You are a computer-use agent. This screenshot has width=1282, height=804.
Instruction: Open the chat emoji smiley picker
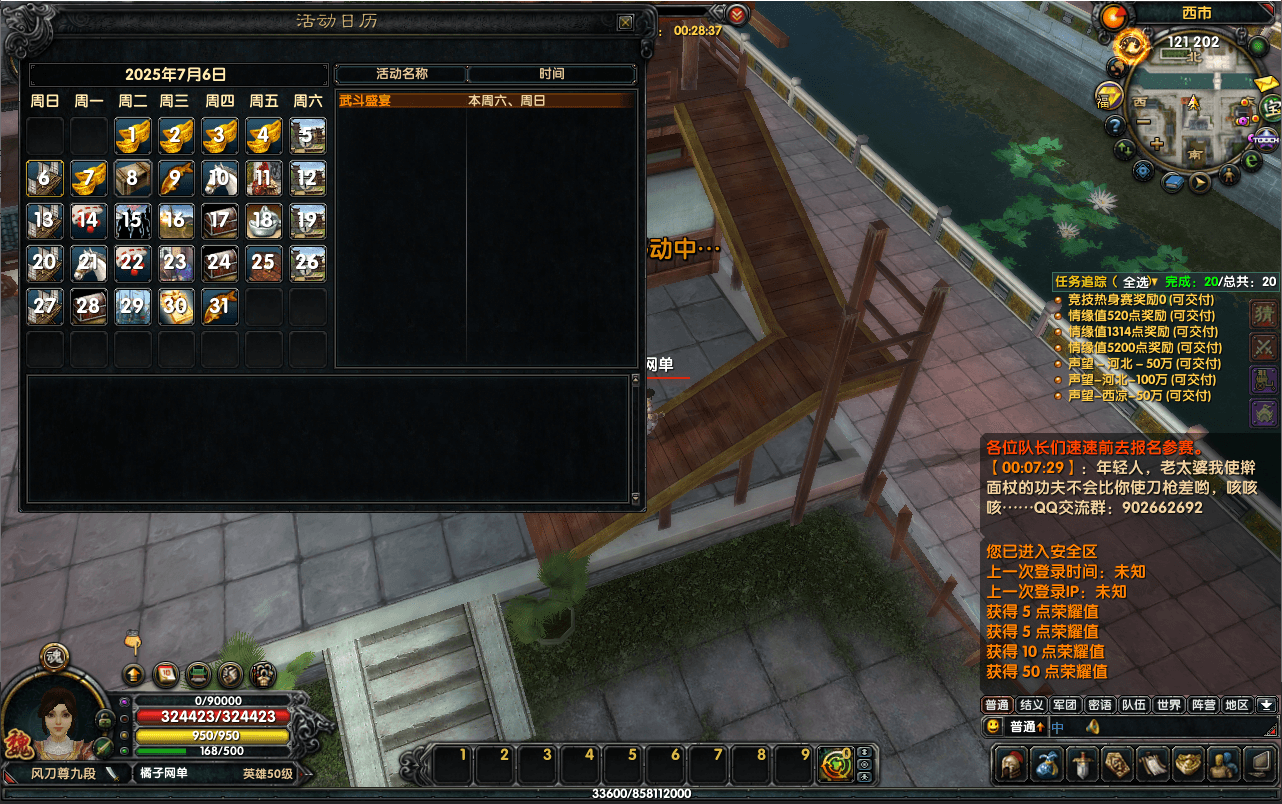point(994,727)
